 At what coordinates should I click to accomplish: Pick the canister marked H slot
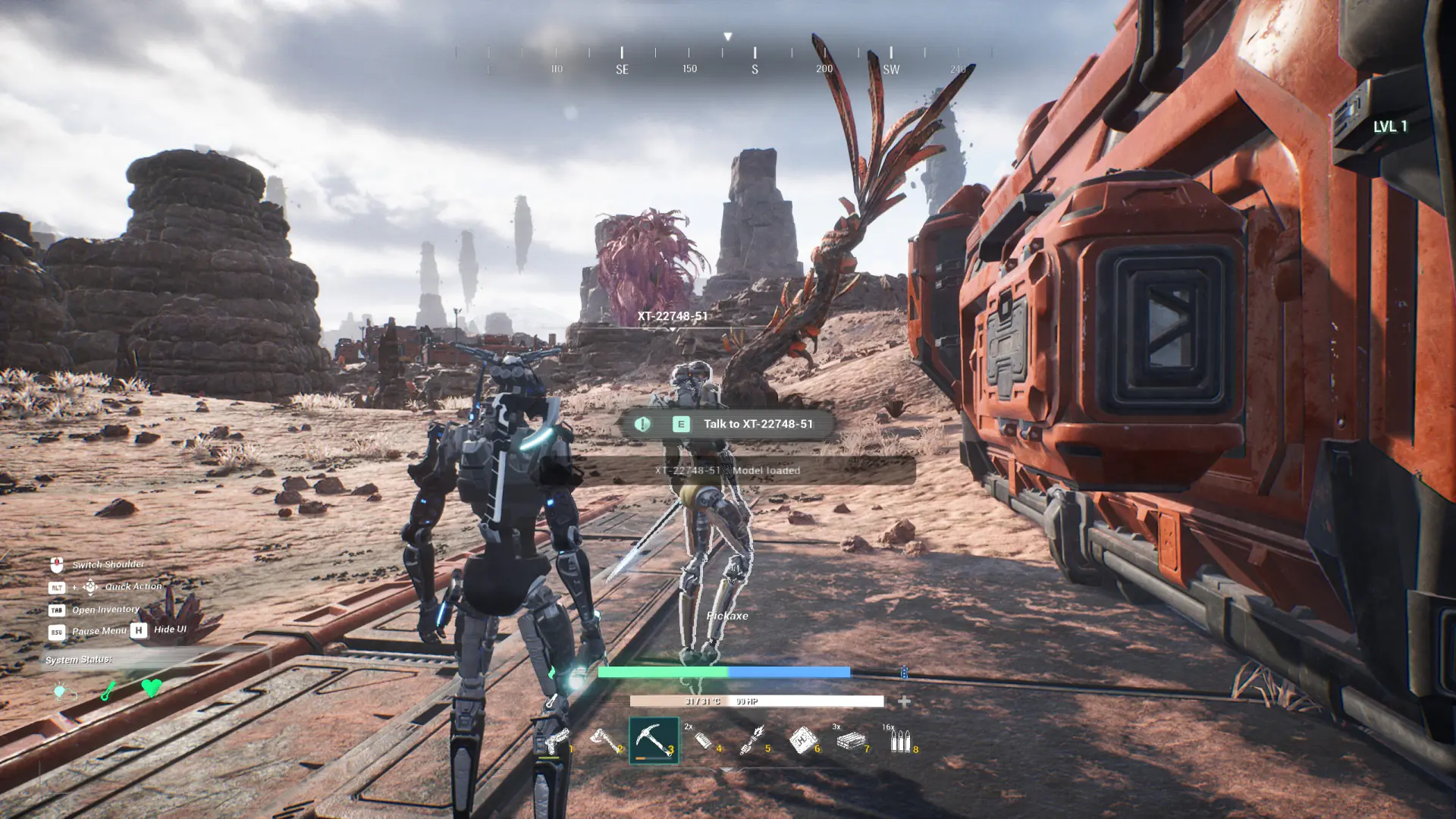point(802,739)
